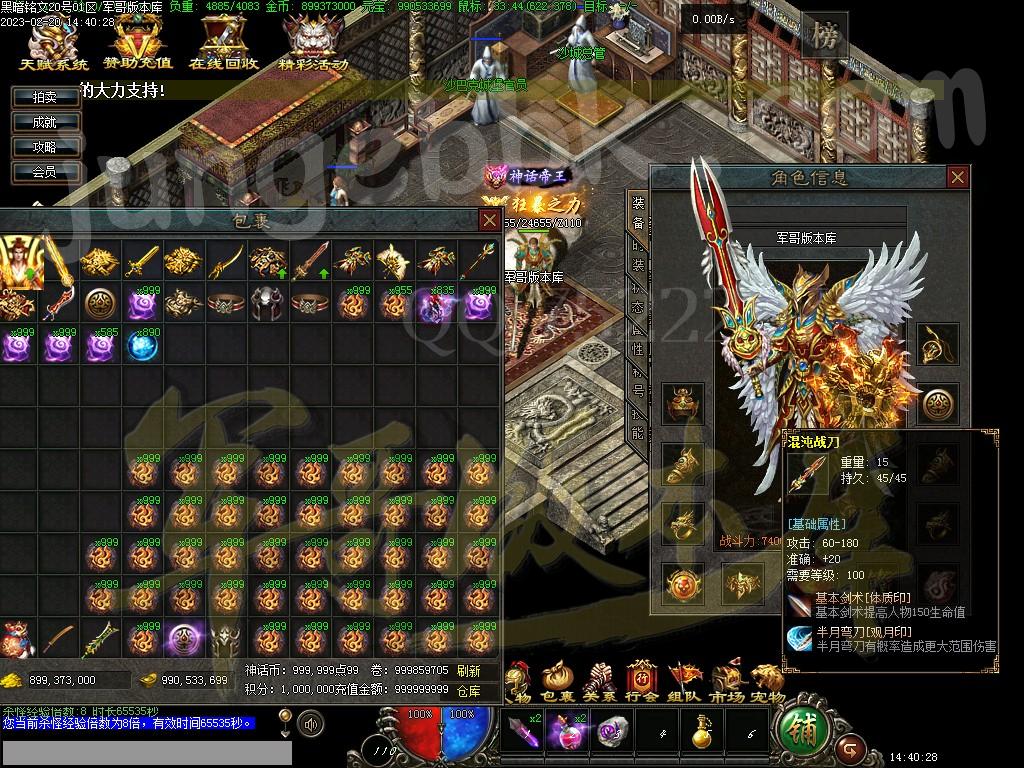Open the 精彩活动 events menu
The width and height of the screenshot is (1024, 768).
pos(313,46)
